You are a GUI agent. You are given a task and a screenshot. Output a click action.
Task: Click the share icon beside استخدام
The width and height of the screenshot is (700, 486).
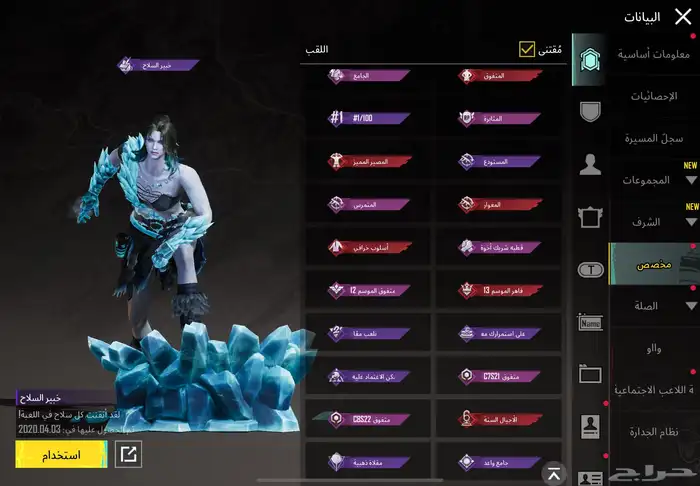pyautogui.click(x=128, y=455)
